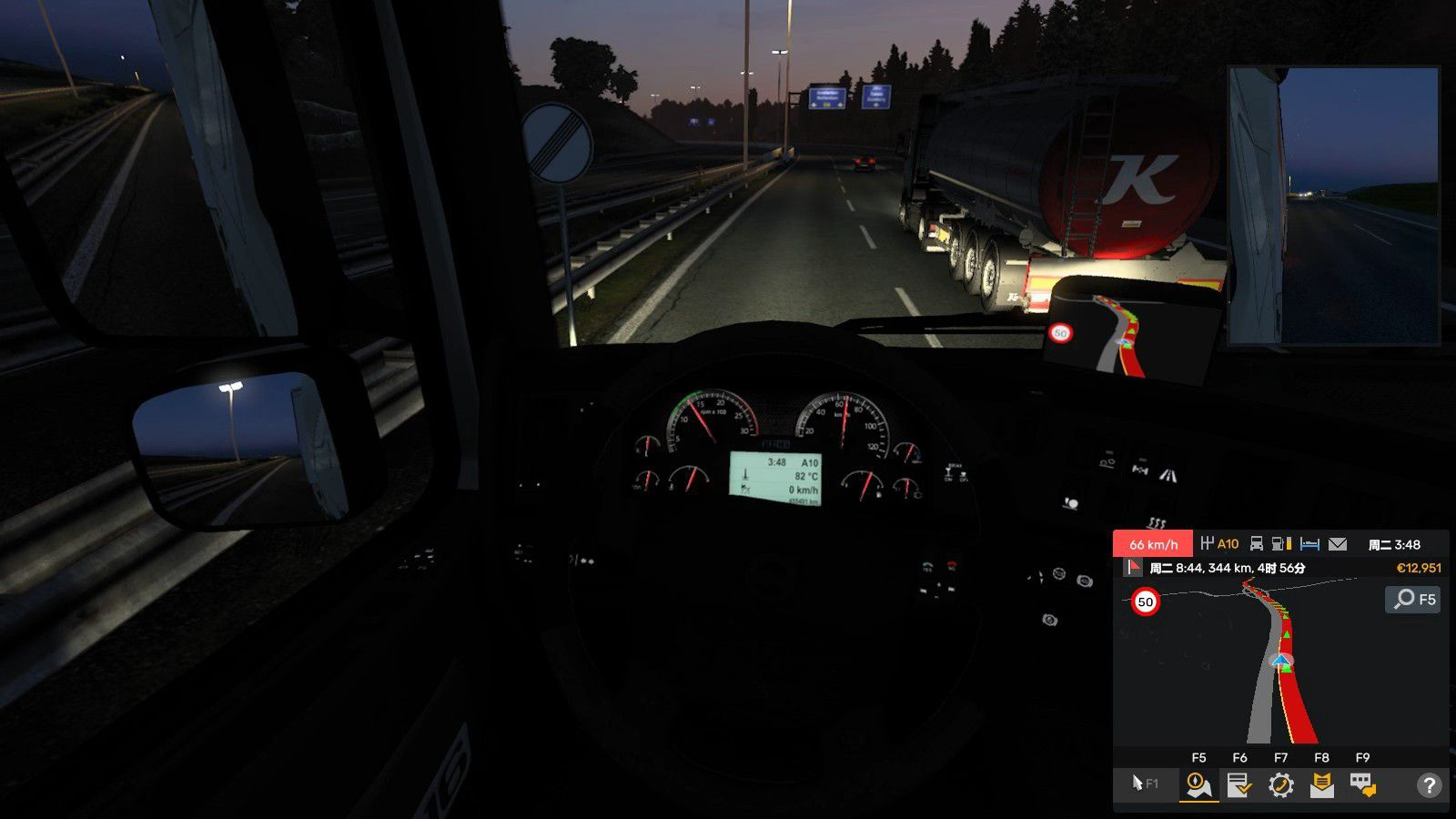Show the mail messages tab with yellow envelope
The image size is (1456, 819).
pos(1321,784)
